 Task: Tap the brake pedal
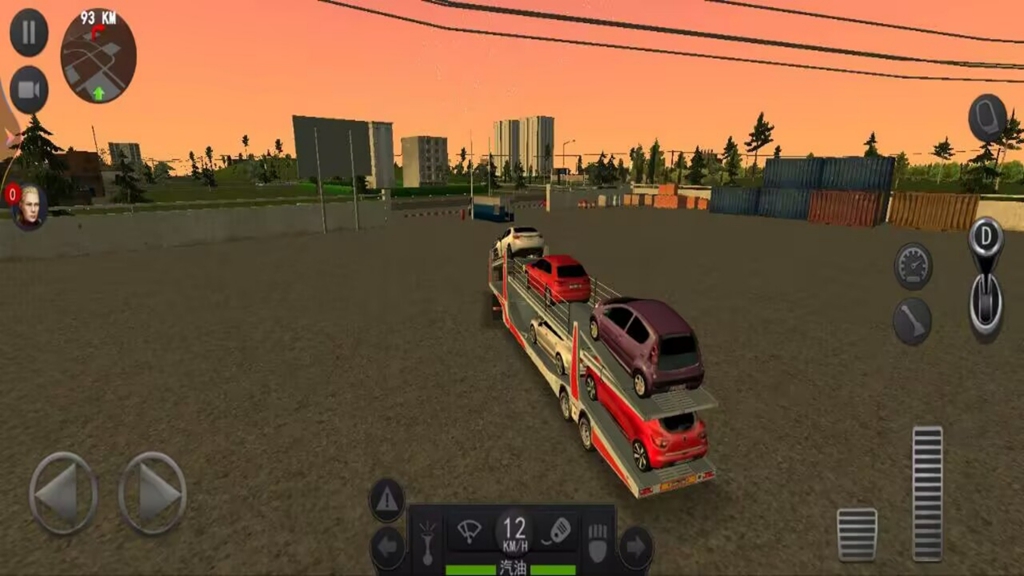coord(857,534)
